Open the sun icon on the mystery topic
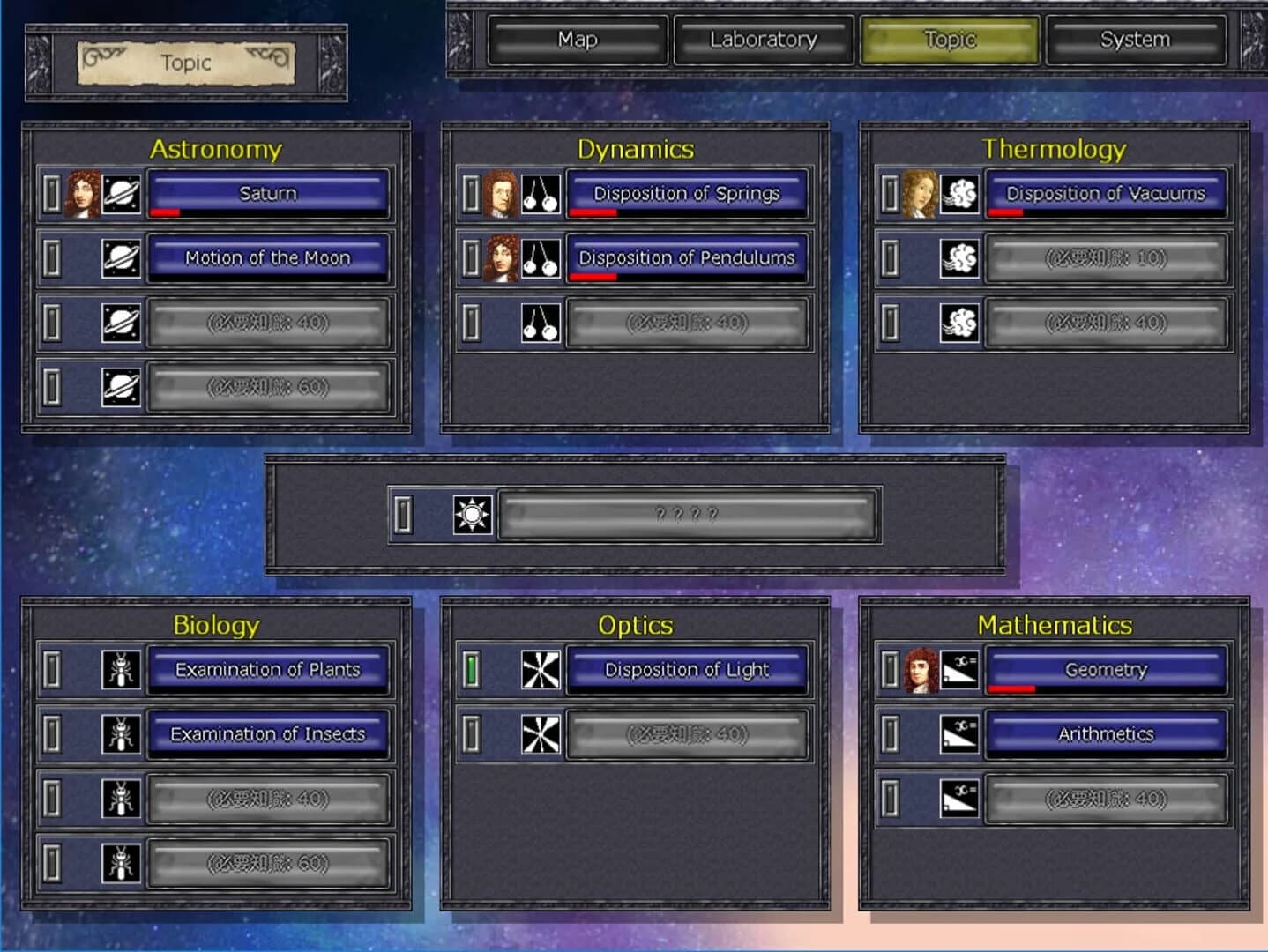This screenshot has height=952, width=1268. point(472,512)
